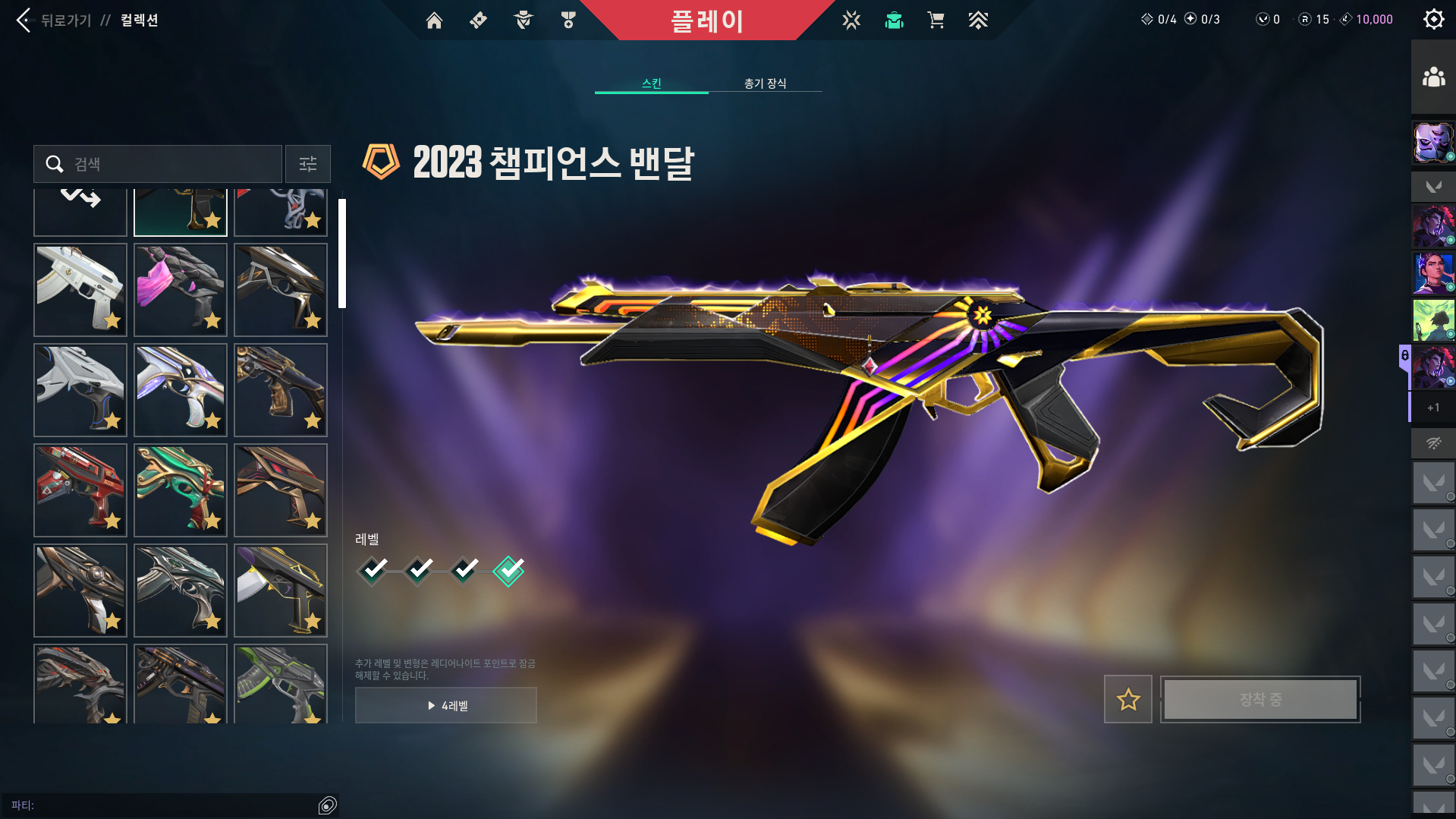Open the home screen with the house icon

click(x=434, y=20)
